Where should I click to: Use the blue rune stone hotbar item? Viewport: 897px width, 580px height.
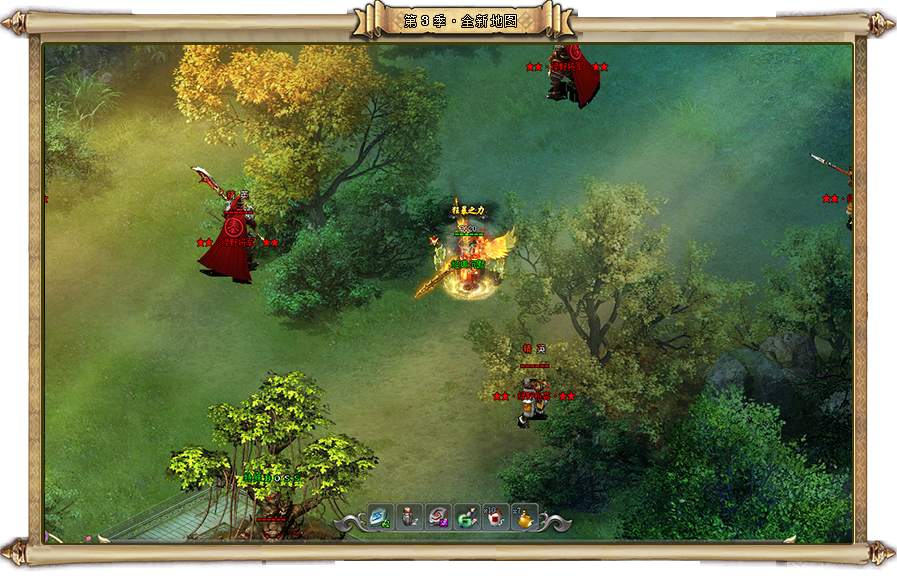pos(381,517)
